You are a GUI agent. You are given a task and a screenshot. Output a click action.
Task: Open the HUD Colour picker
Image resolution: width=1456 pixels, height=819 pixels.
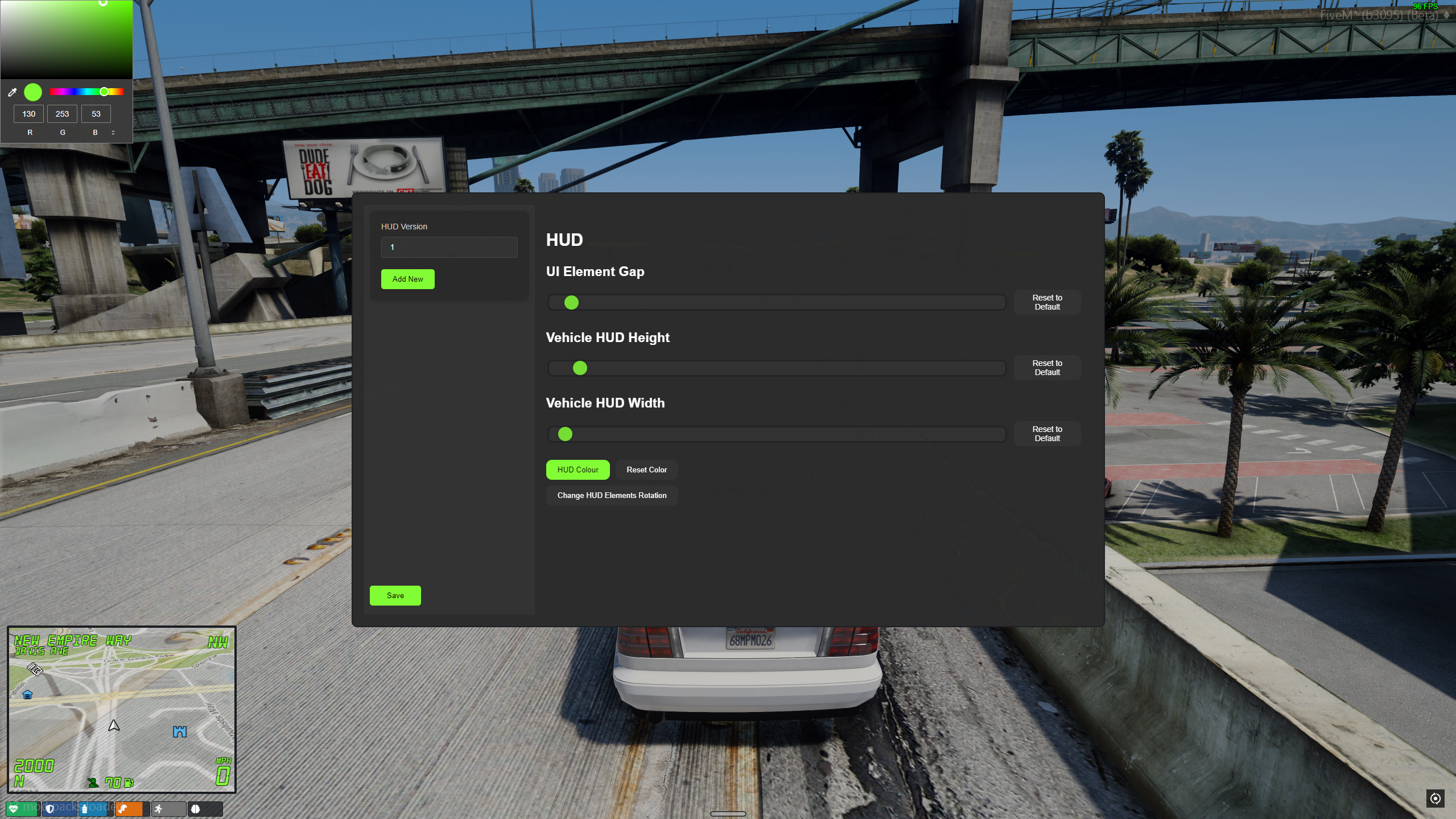[578, 470]
